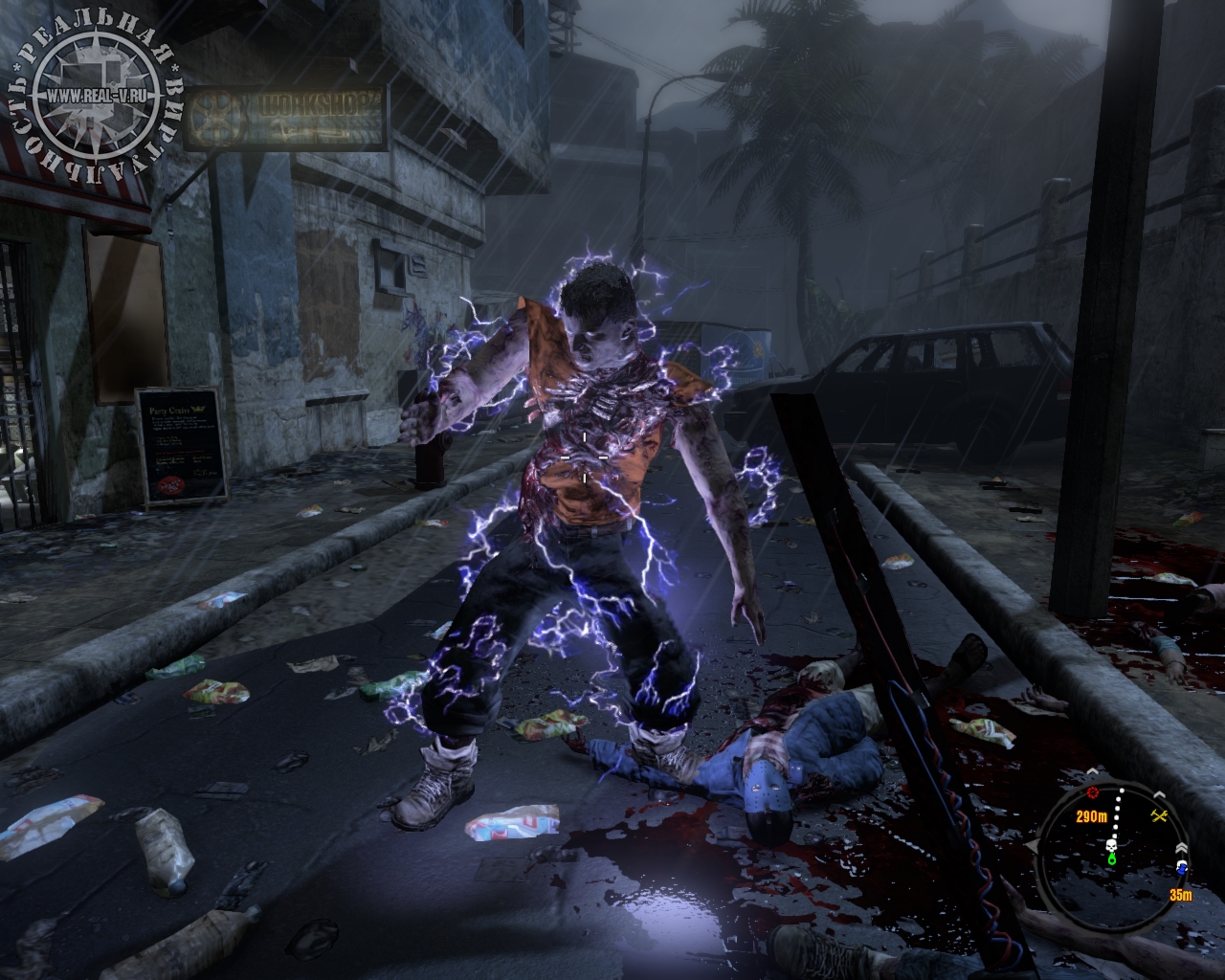The width and height of the screenshot is (1225, 980).
Task: Select the green player marker on the radar
Action: click(x=1112, y=859)
